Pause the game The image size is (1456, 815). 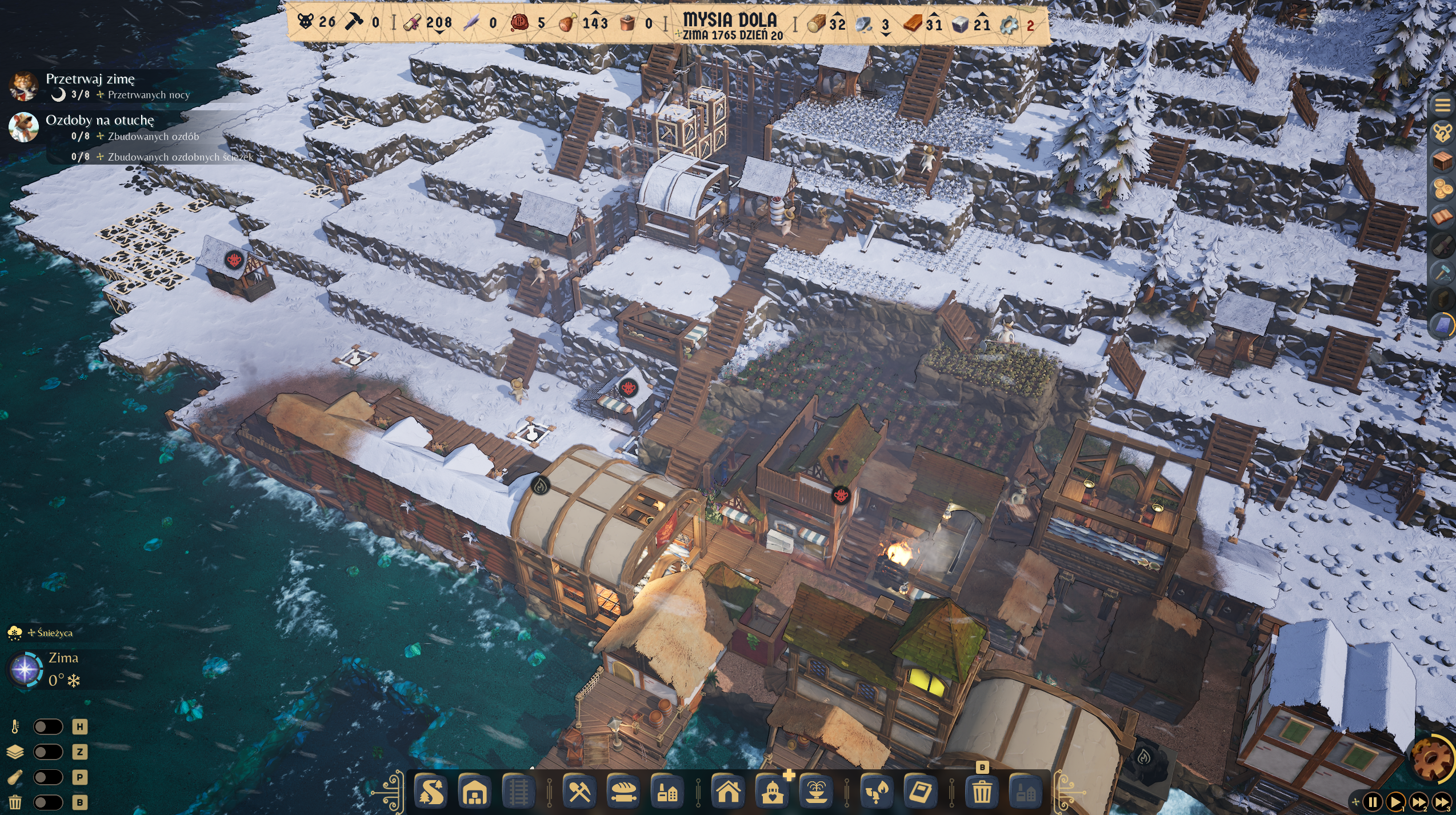tap(1373, 802)
